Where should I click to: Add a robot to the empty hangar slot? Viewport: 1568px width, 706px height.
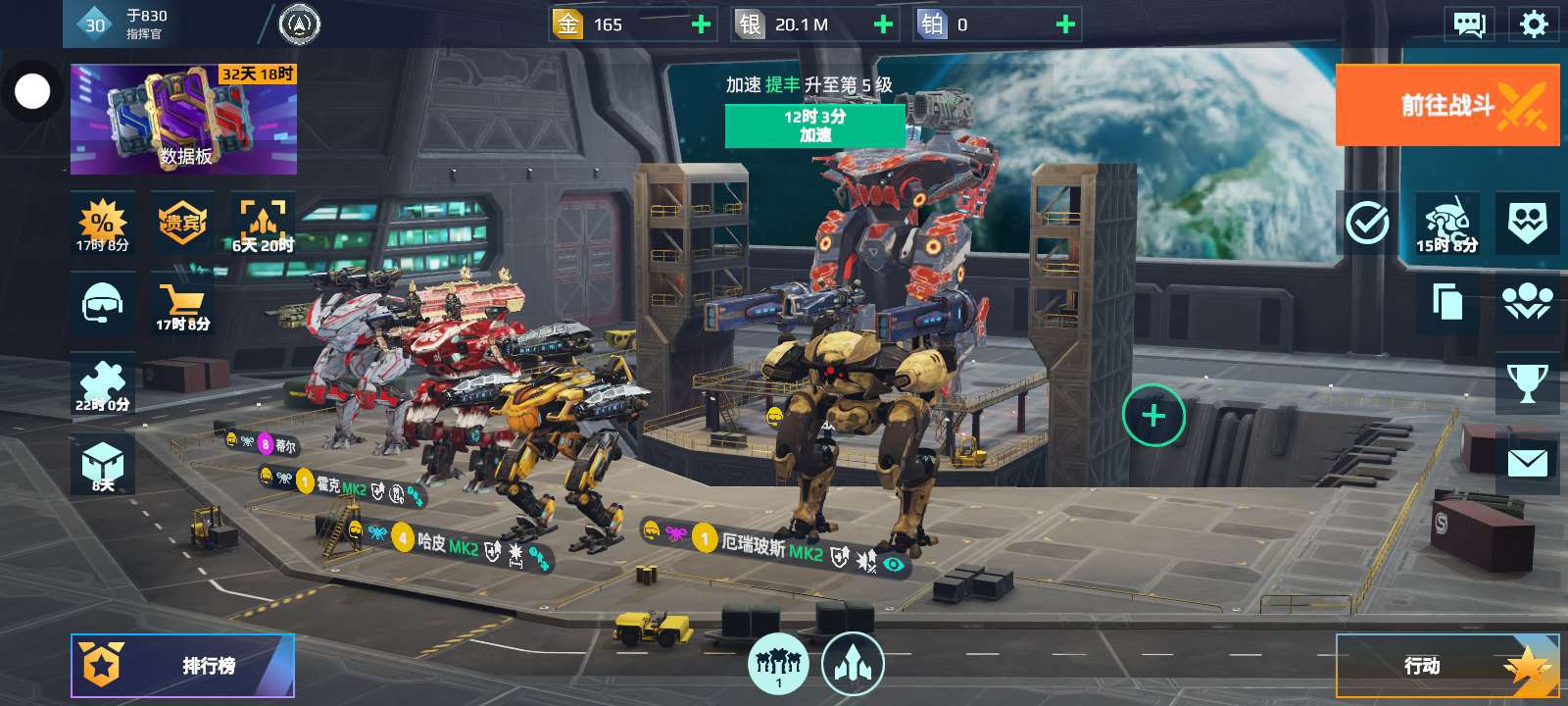tap(1153, 416)
